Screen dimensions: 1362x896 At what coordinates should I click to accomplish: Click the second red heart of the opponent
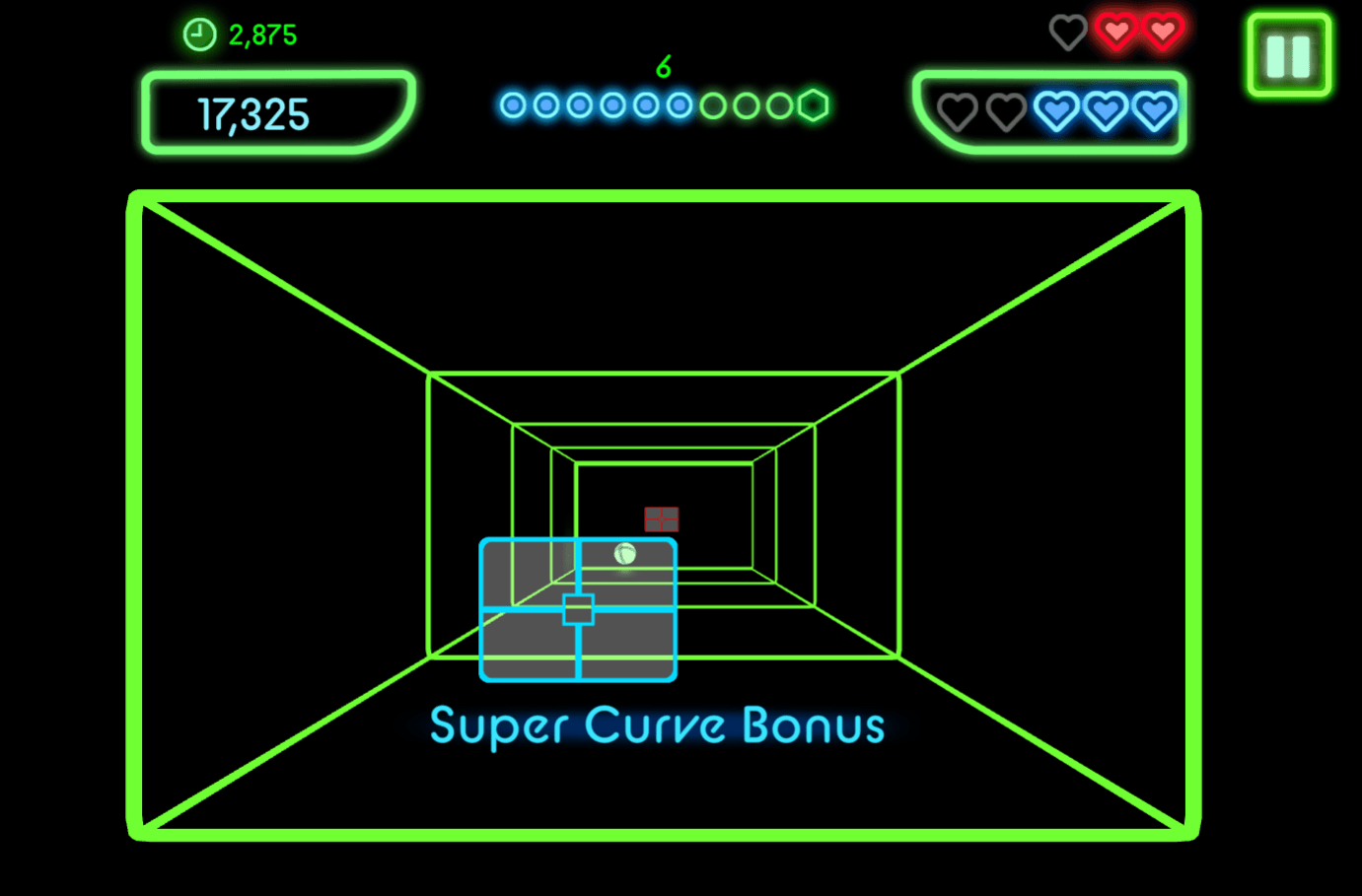[1162, 31]
